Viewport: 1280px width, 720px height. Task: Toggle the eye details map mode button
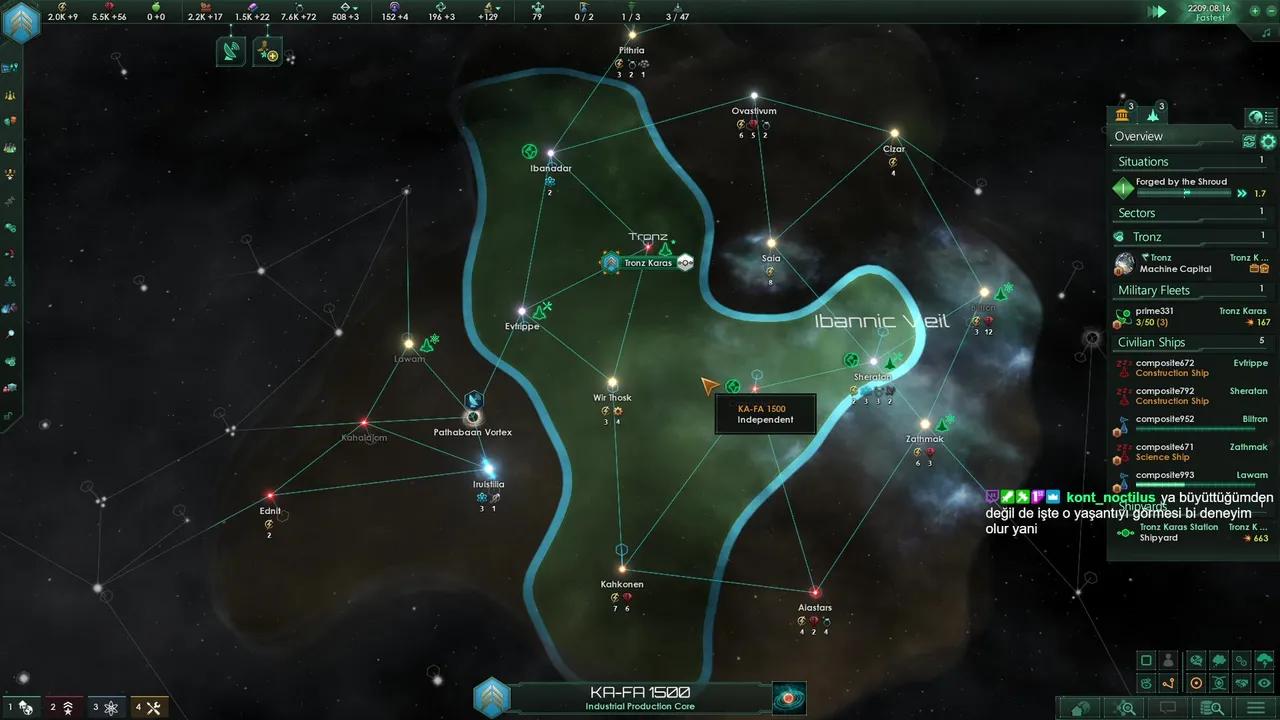coord(1264,683)
